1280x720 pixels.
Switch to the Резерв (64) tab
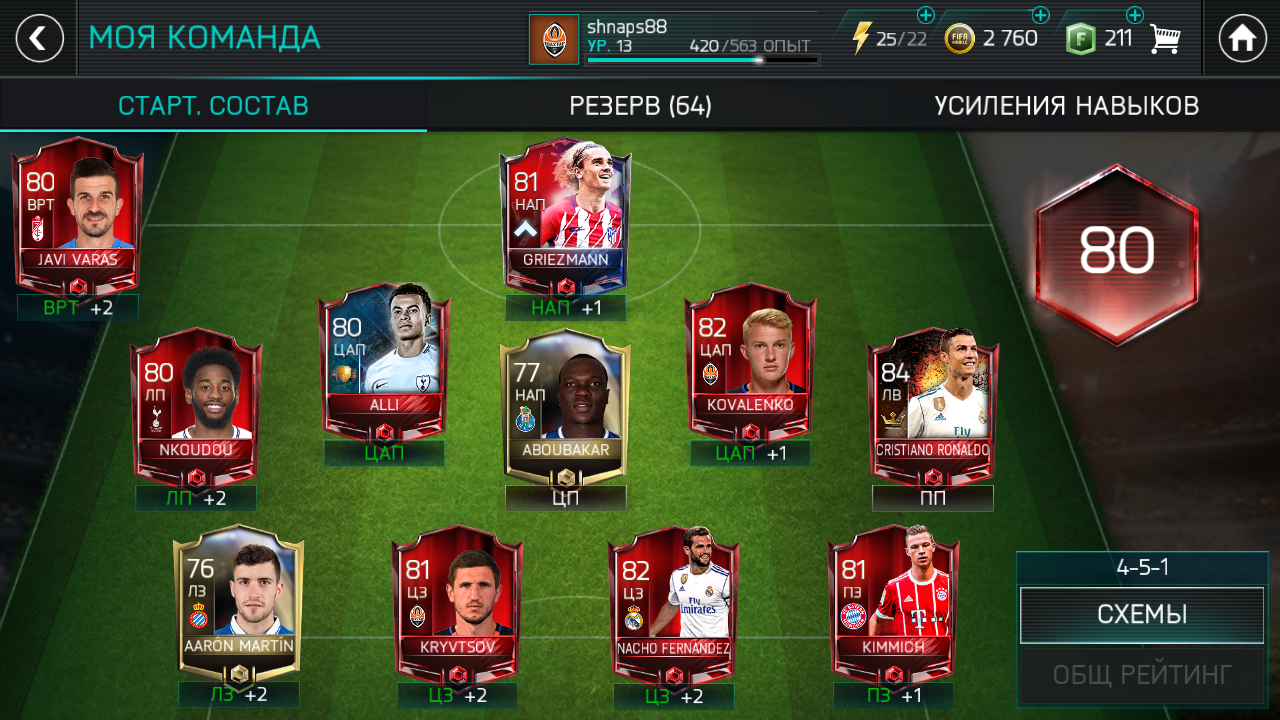coord(640,106)
